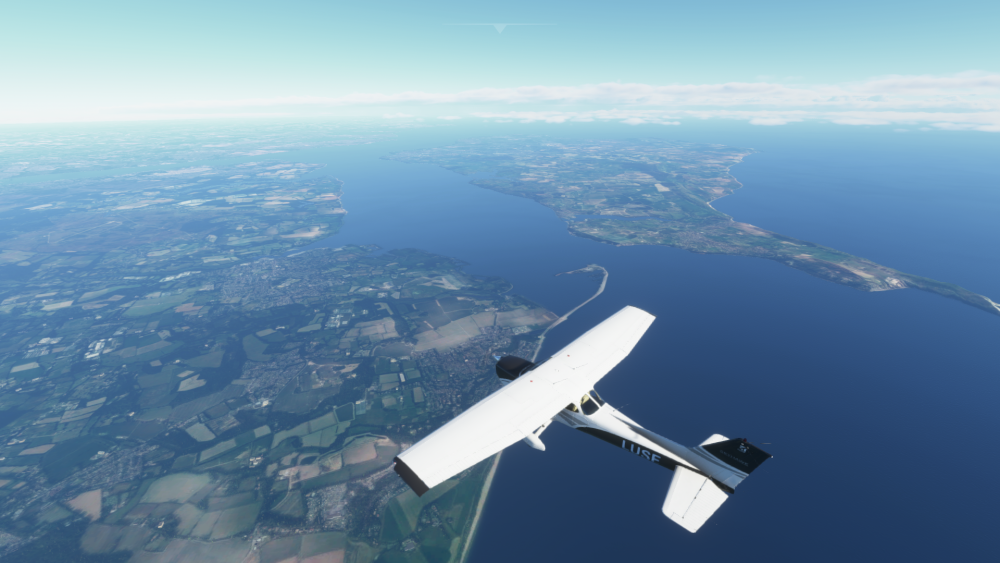Open the hidden toolbar pull-down handle
Screen dimensions: 1000x563
(x=499, y=27)
